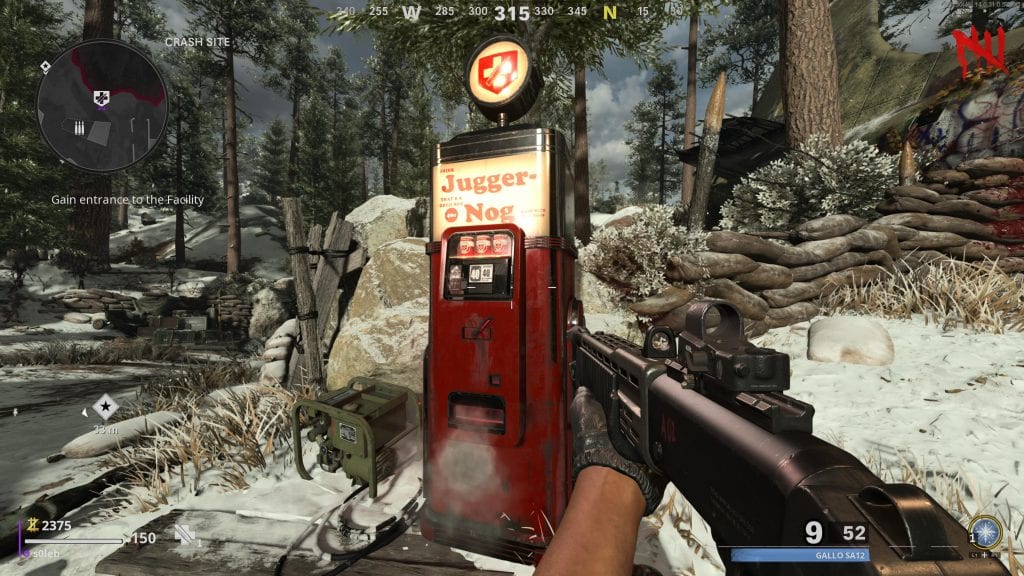Activate the frost field upgrade icon

click(x=987, y=531)
